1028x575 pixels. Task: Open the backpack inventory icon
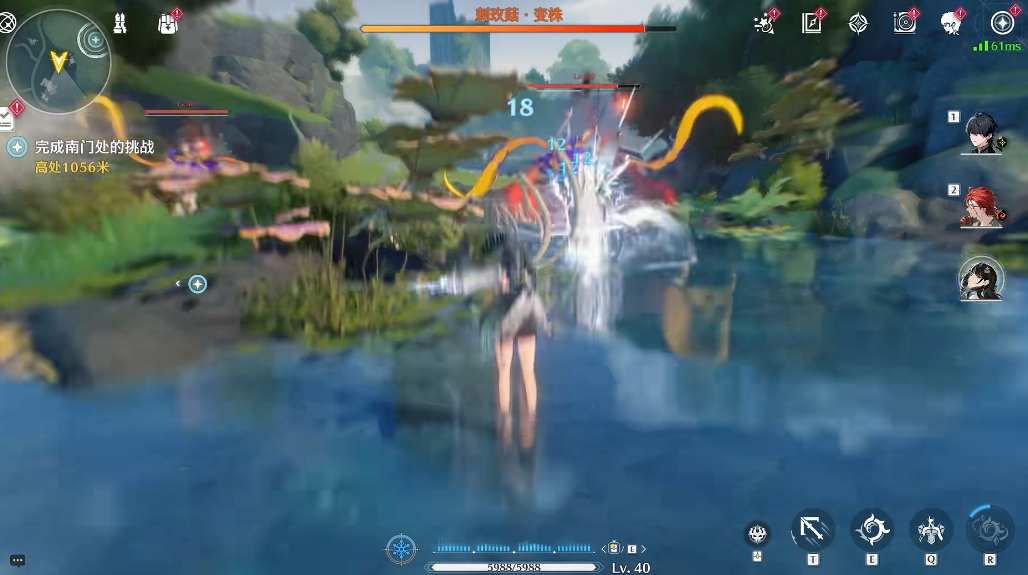tap(168, 24)
